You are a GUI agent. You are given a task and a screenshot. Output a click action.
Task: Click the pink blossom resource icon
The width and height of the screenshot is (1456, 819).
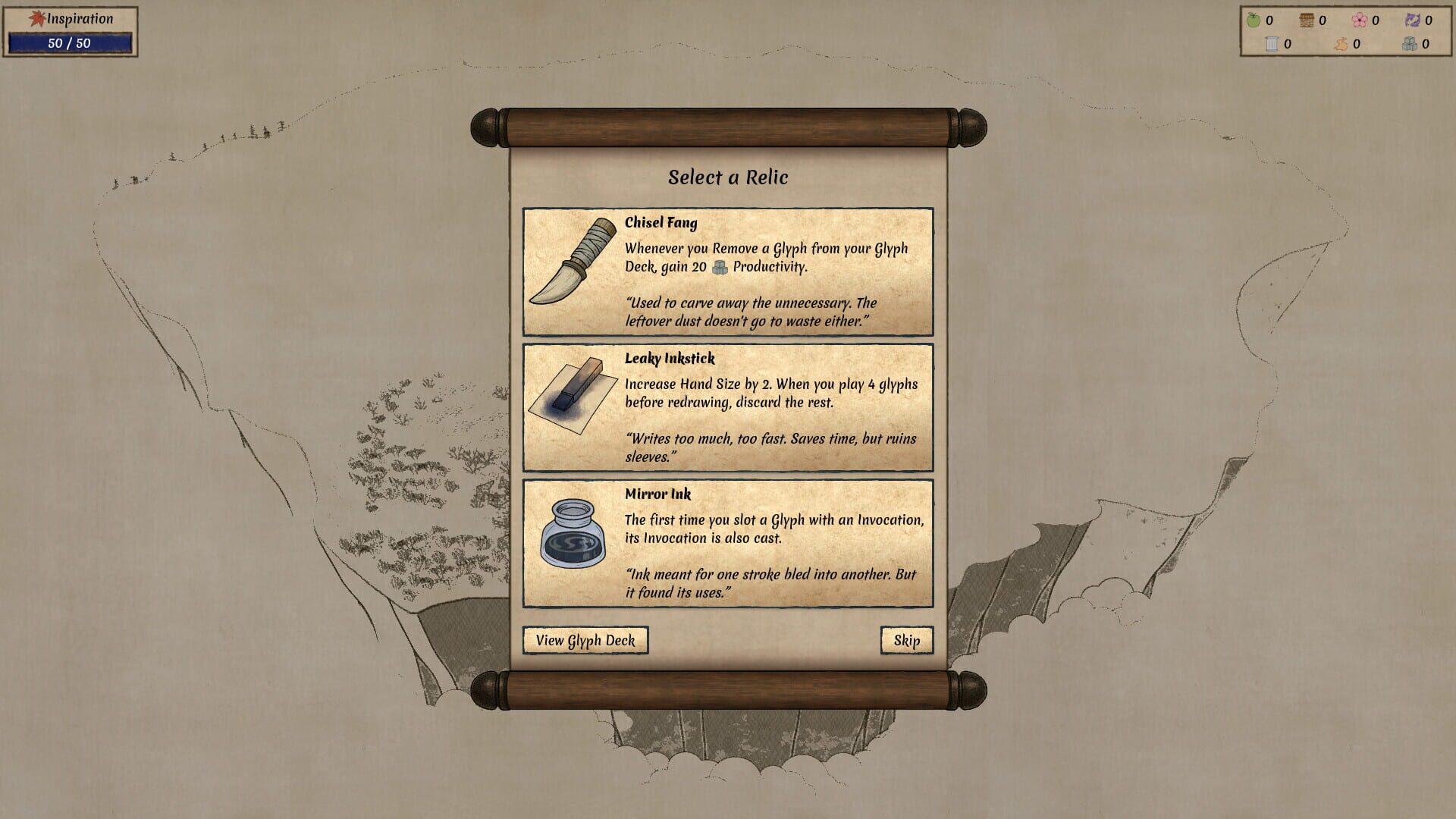[x=1360, y=20]
